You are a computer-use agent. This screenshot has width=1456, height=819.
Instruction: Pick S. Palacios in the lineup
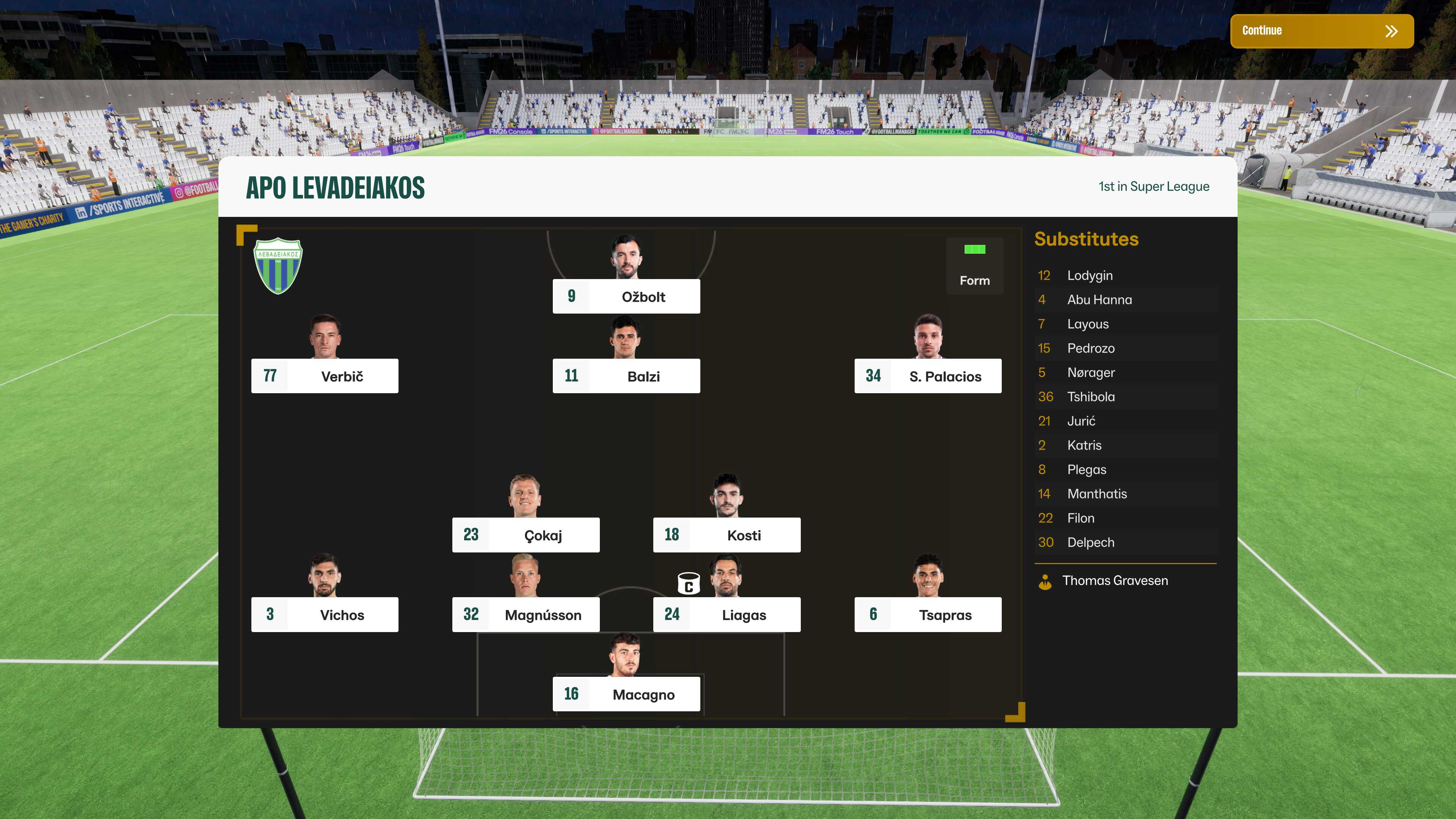coord(927,376)
